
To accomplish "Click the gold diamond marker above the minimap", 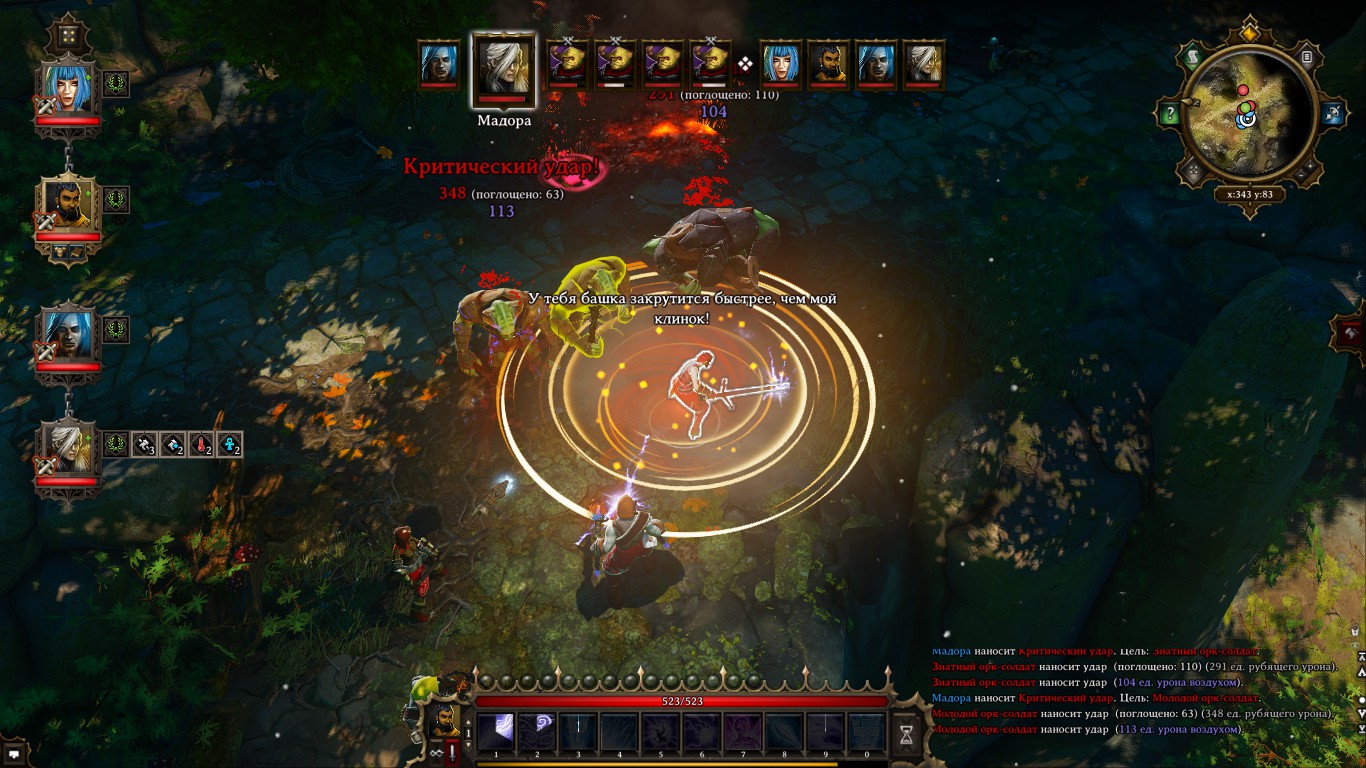I will point(1248,32).
